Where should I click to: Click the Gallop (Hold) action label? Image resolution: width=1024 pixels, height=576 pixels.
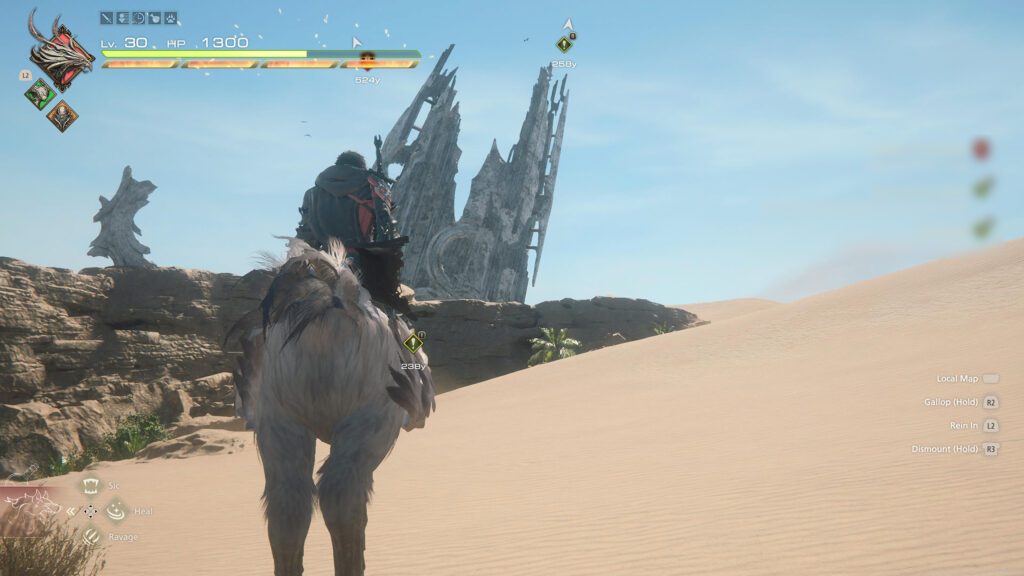(951, 402)
